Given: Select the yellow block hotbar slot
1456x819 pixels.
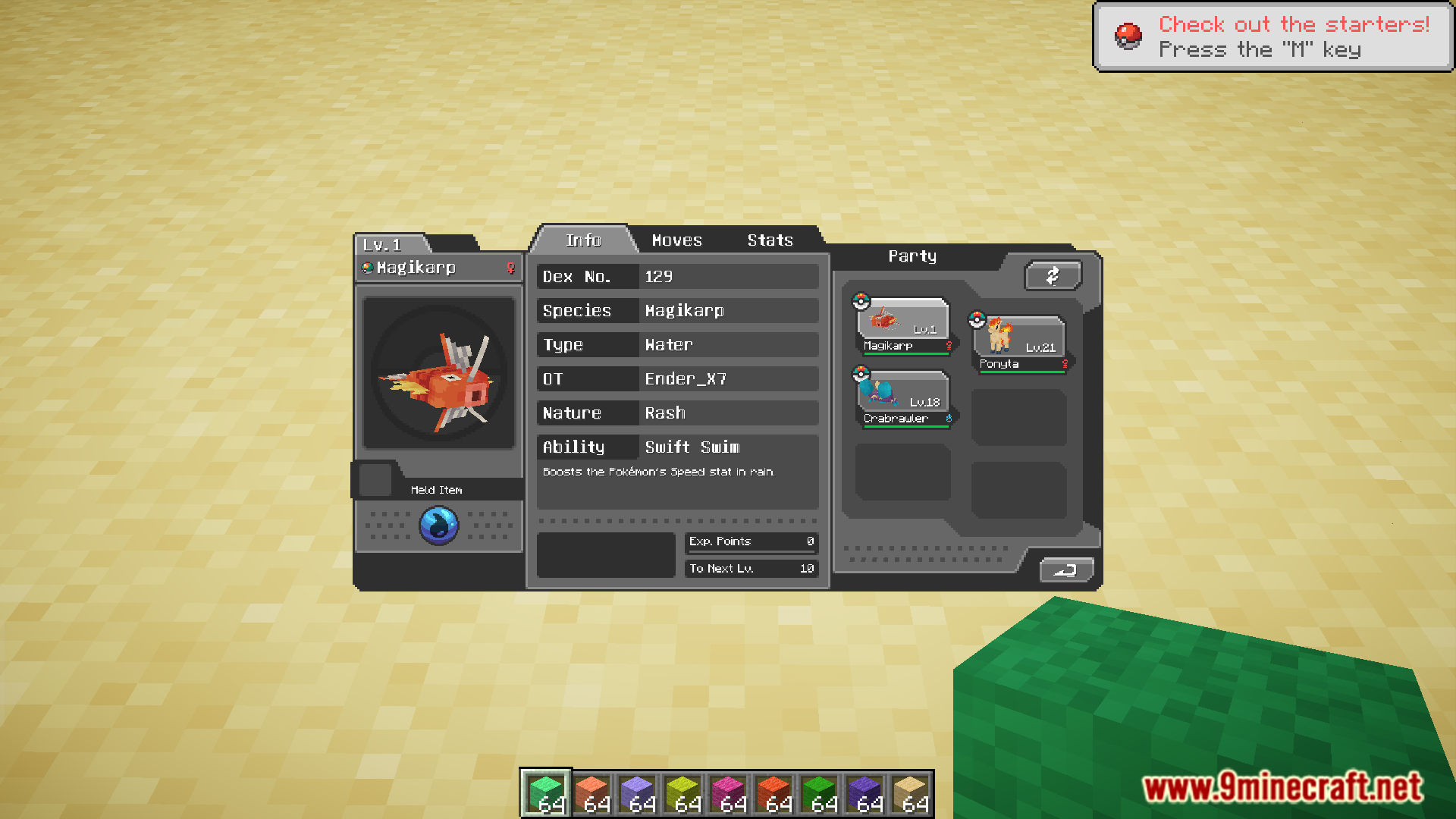Looking at the screenshot, I should coord(682,793).
